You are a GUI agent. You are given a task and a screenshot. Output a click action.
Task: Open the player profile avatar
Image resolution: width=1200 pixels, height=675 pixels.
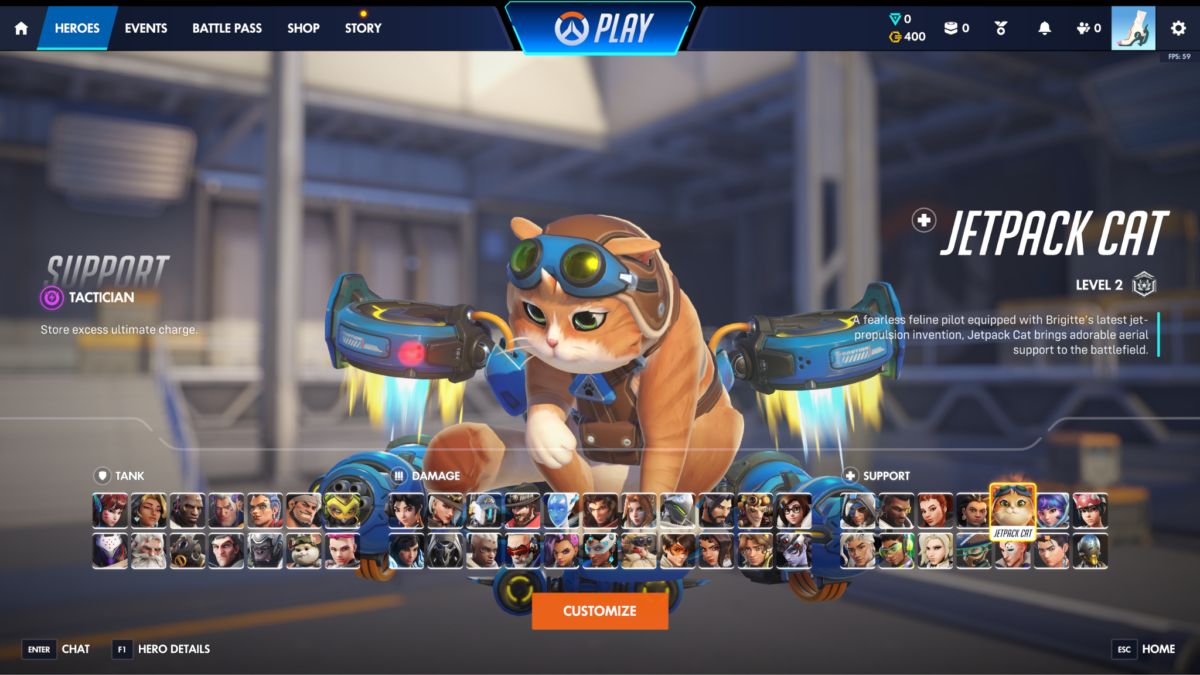point(1132,28)
